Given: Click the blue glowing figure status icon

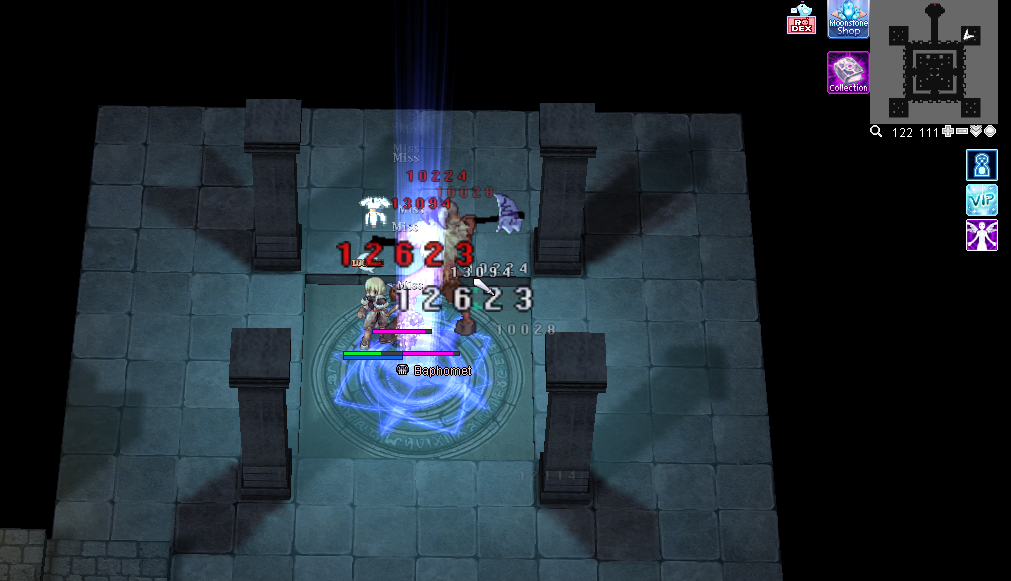Looking at the screenshot, I should pos(981,165).
